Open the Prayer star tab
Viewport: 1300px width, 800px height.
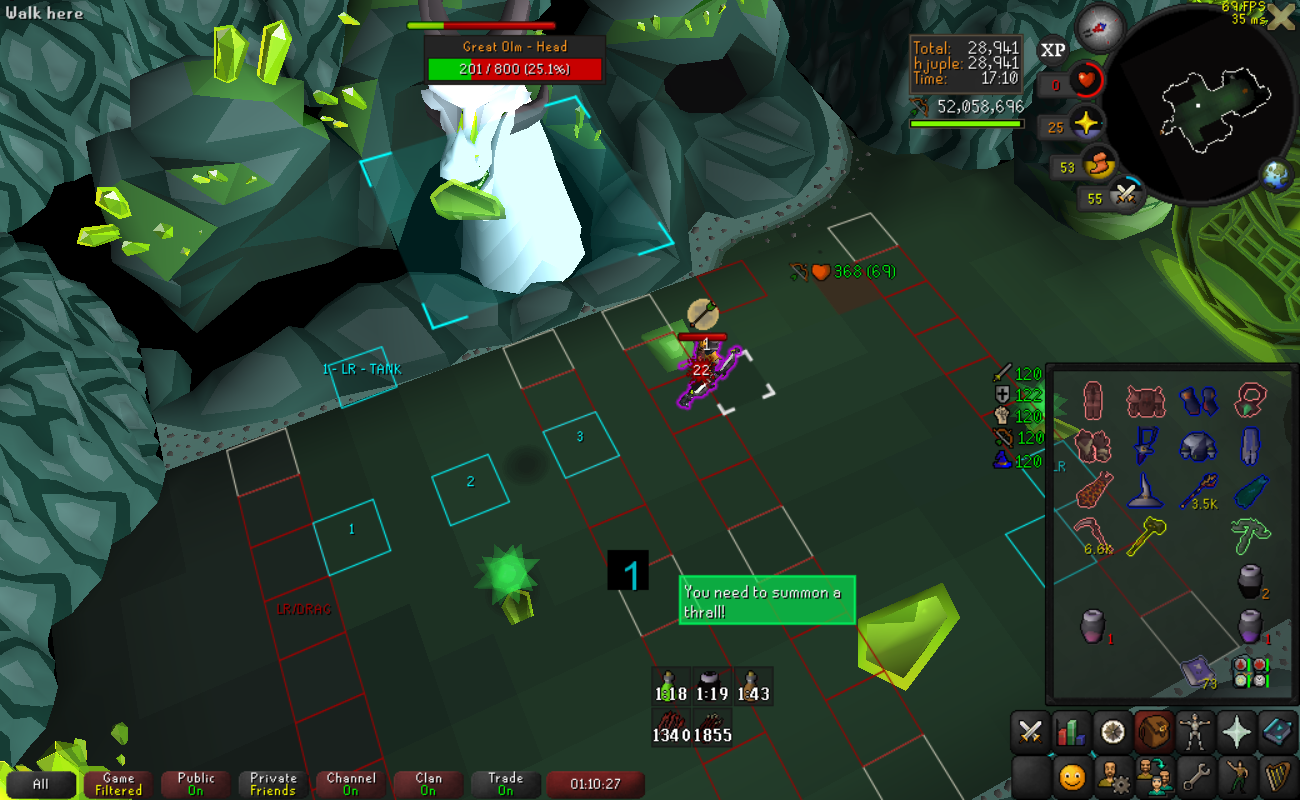(x=1236, y=733)
